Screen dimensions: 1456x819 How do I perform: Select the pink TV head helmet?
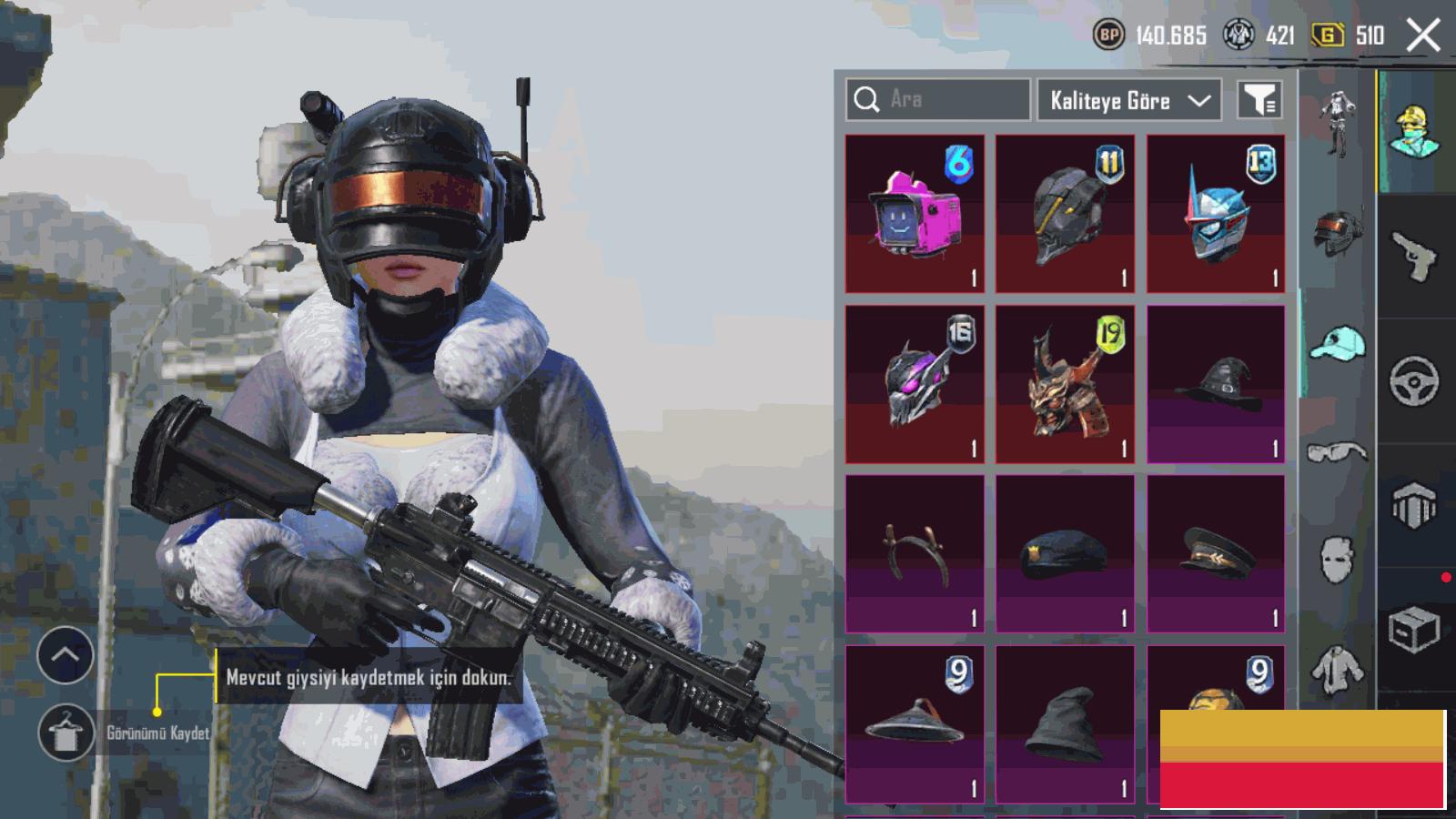pyautogui.click(x=915, y=214)
